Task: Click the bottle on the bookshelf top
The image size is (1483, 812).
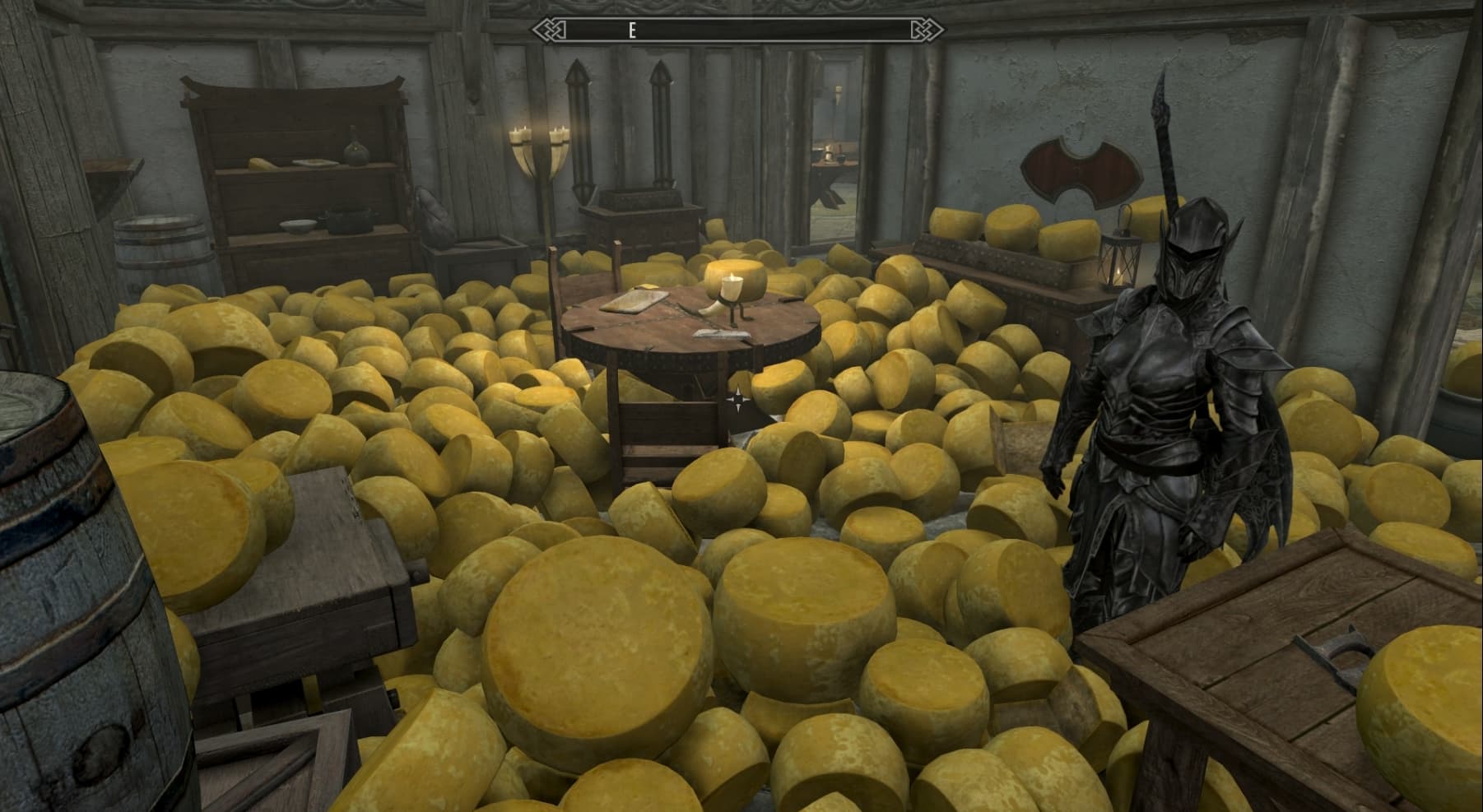Action: (355, 148)
